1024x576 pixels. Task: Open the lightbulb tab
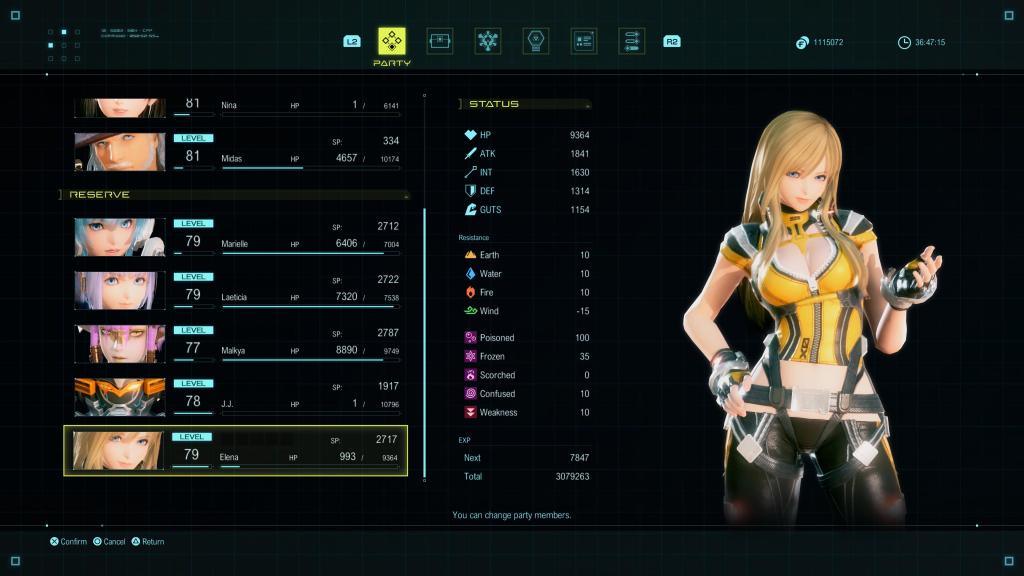(537, 41)
